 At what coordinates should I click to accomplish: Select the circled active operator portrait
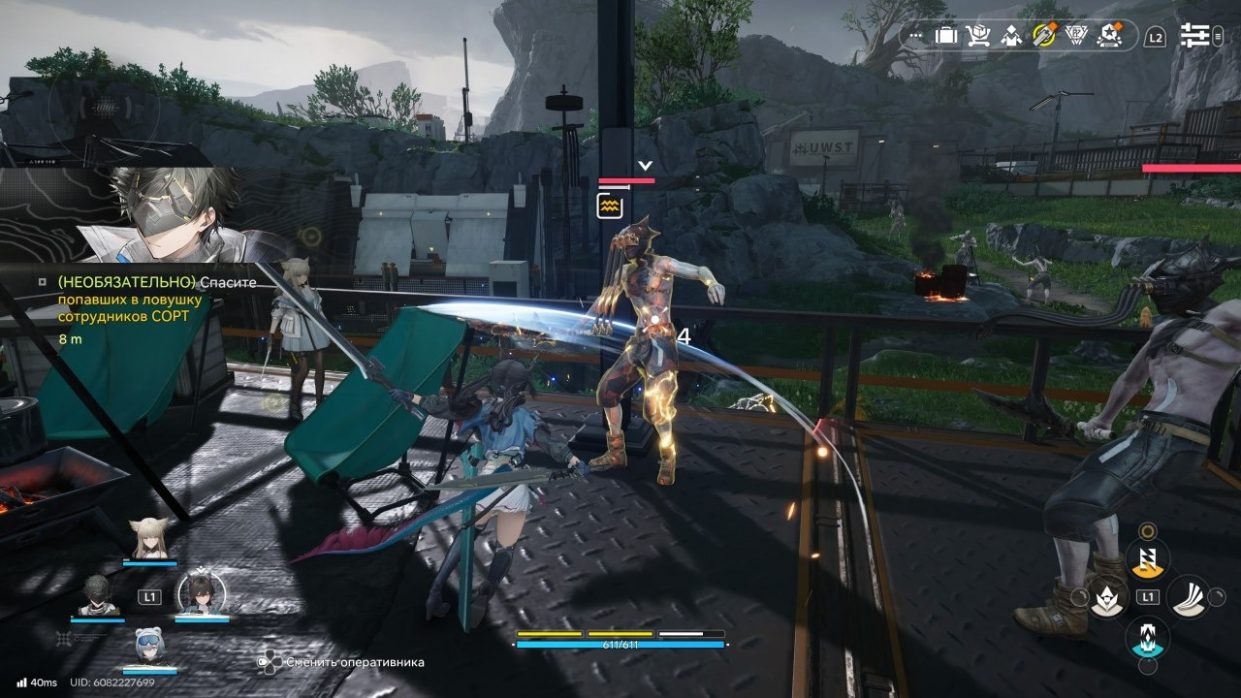[x=200, y=594]
